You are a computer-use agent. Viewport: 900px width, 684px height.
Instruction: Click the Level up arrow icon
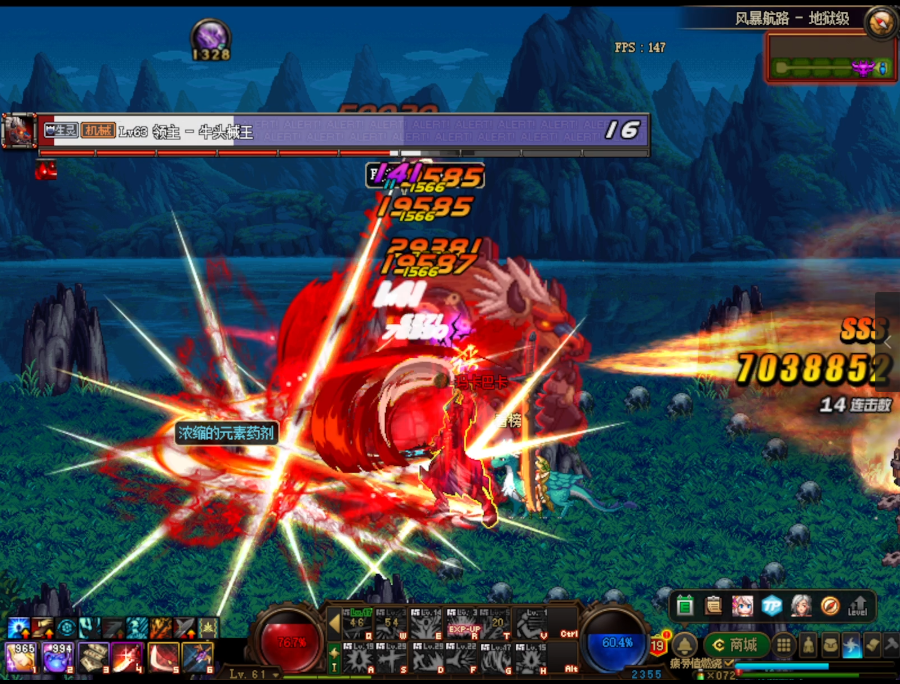point(858,606)
